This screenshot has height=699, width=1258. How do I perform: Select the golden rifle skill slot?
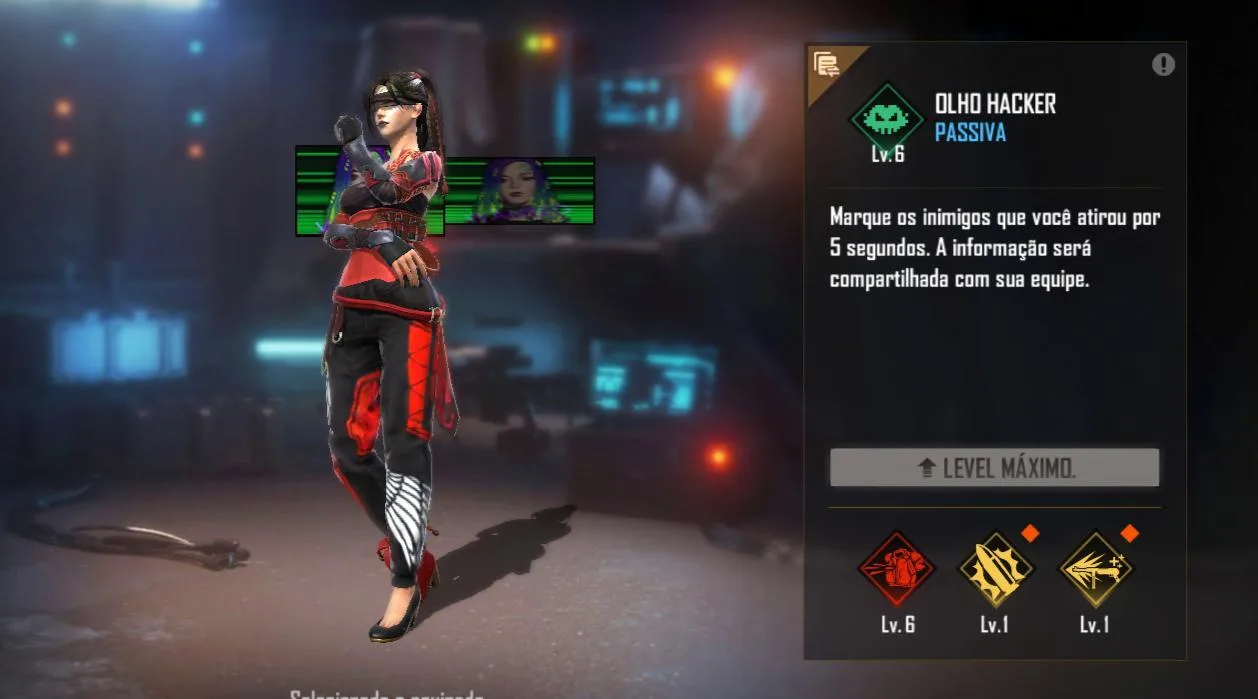pos(1095,569)
